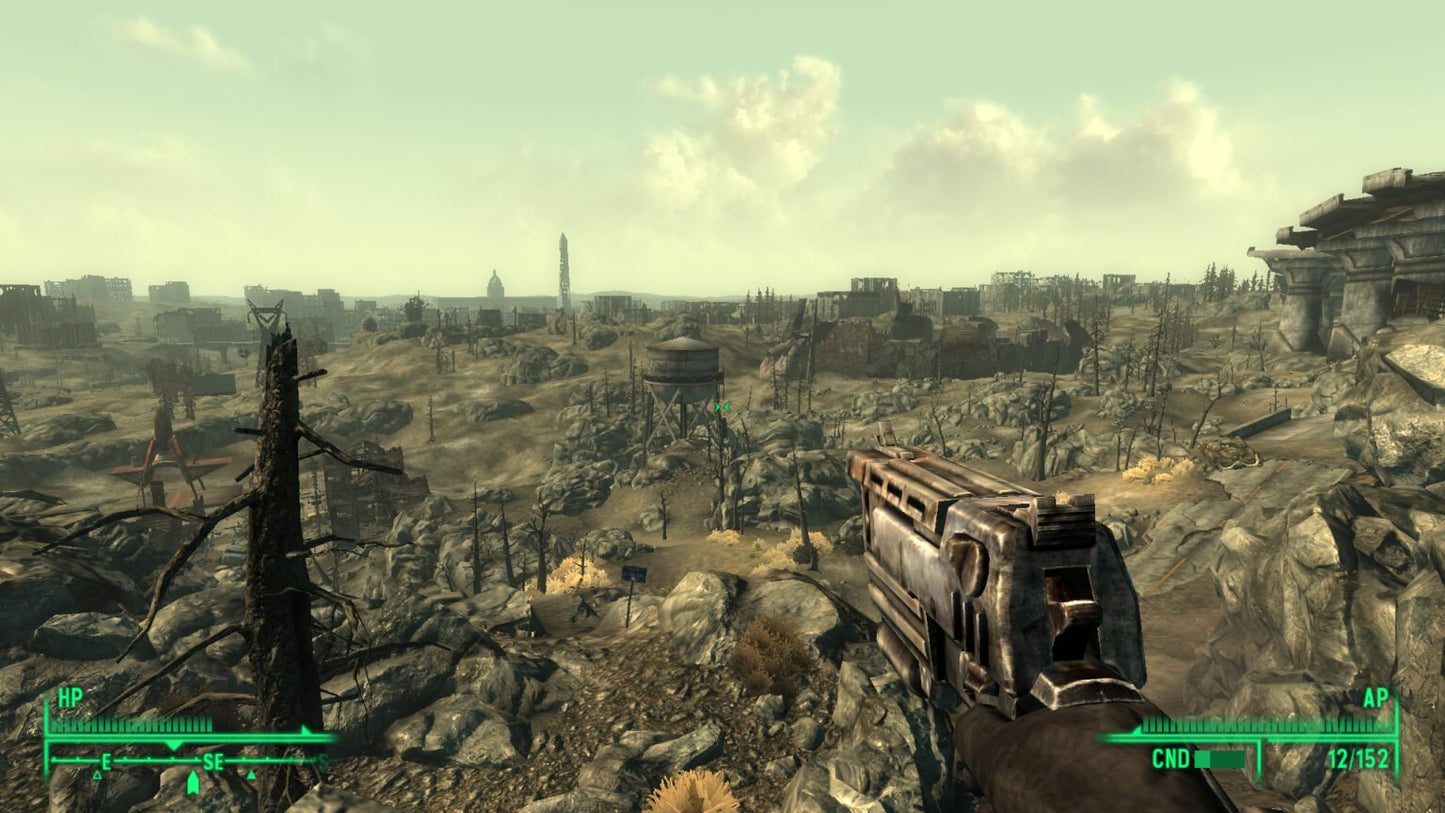Click the SE marker on the compass strip

click(214, 762)
